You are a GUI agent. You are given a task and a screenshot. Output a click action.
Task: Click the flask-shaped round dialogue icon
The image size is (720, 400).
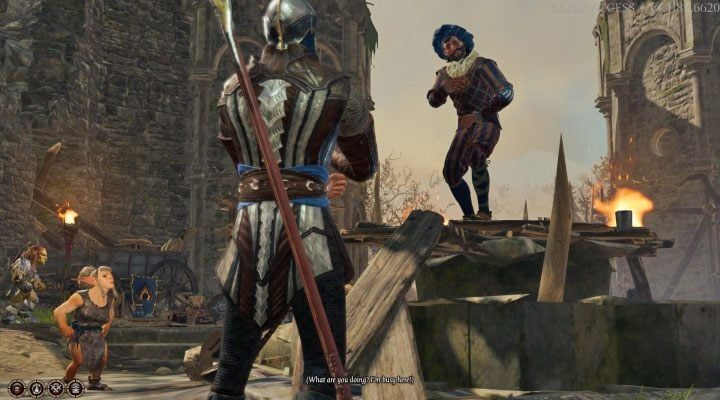tap(36, 388)
